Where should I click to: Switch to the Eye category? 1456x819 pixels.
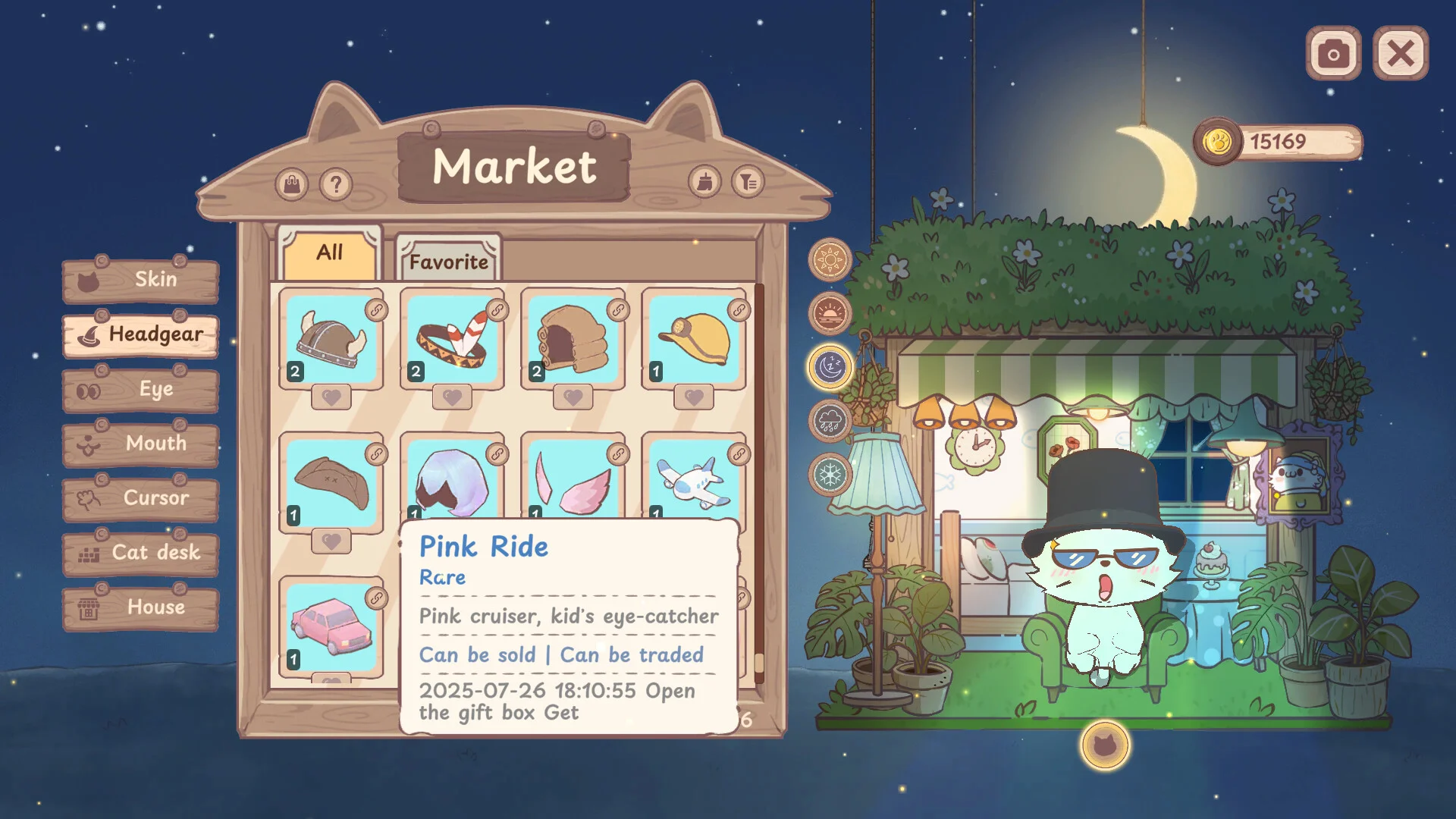(x=141, y=390)
